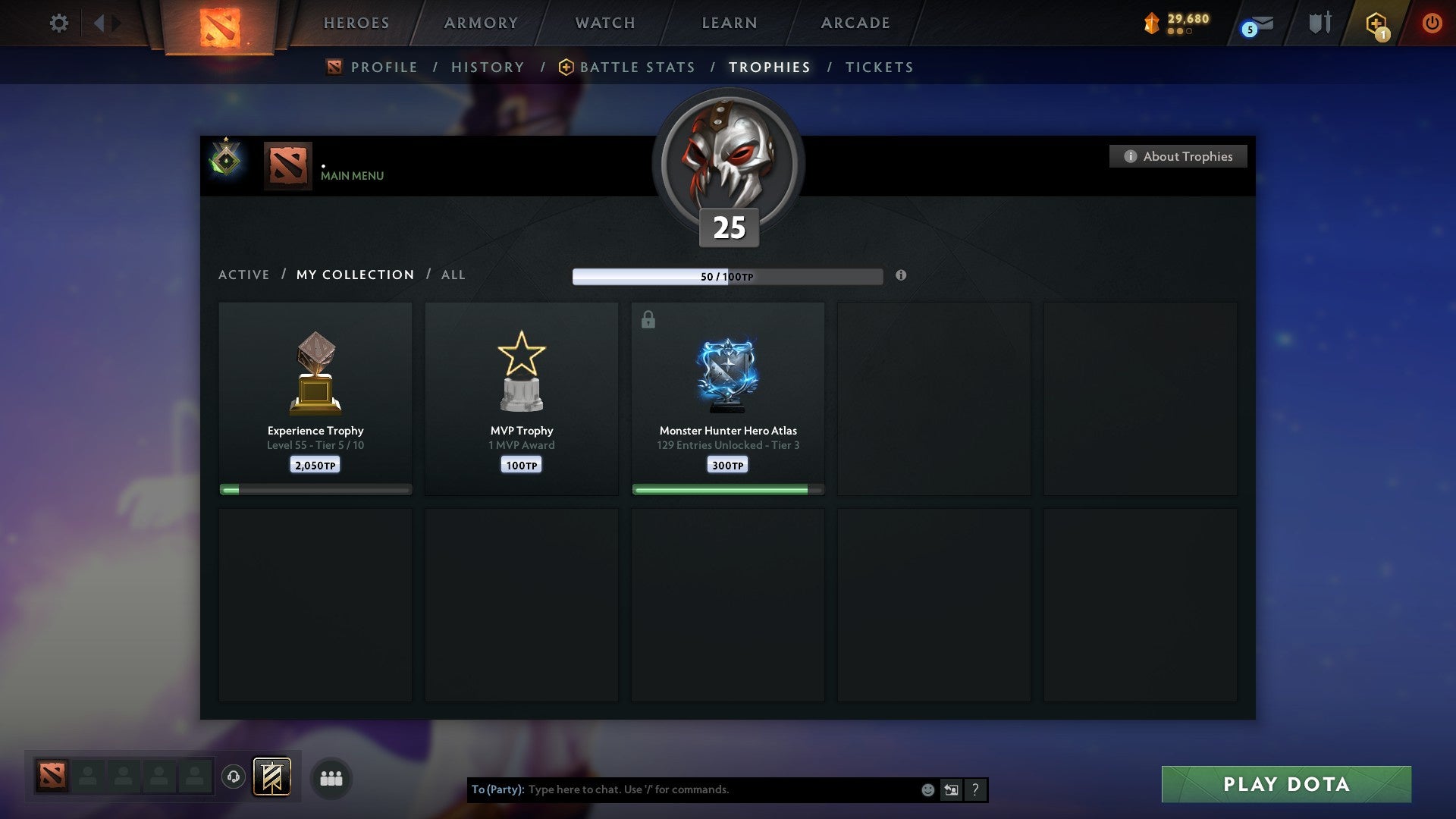Toggle voice chat with the headset icon
The image size is (1456, 819).
[231, 777]
